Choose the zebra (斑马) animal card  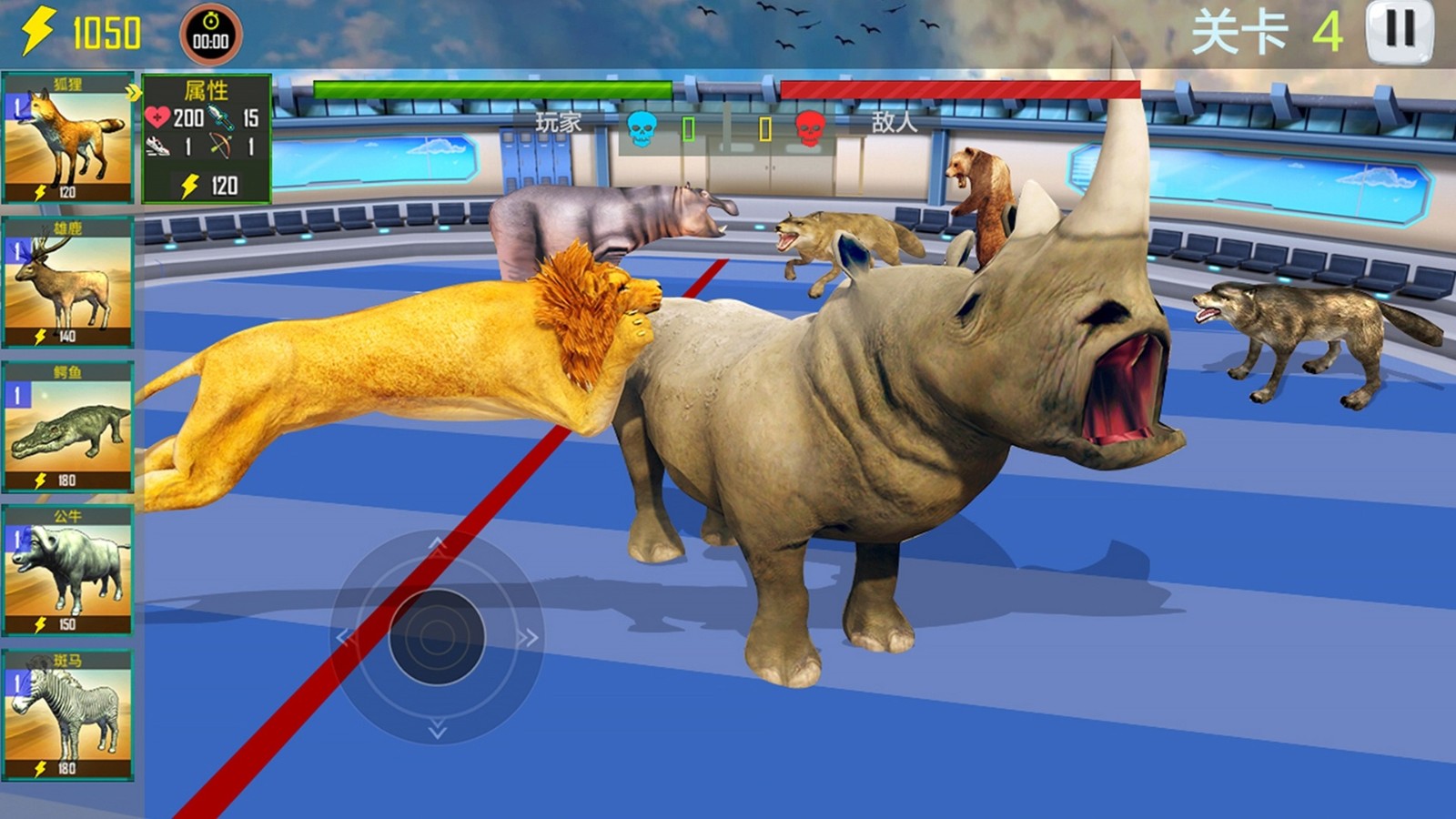point(68,715)
